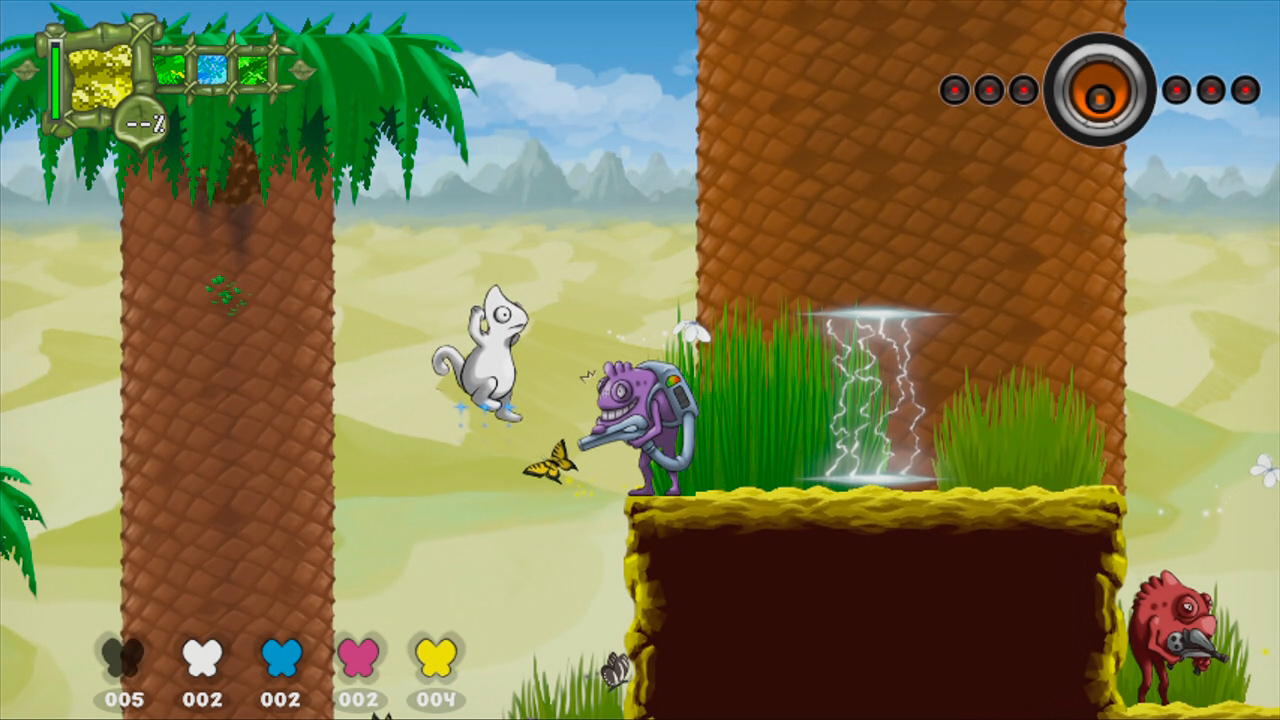Click the 004 counter under the yellow butterfly
Viewport: 1280px width, 720px height.
click(436, 700)
